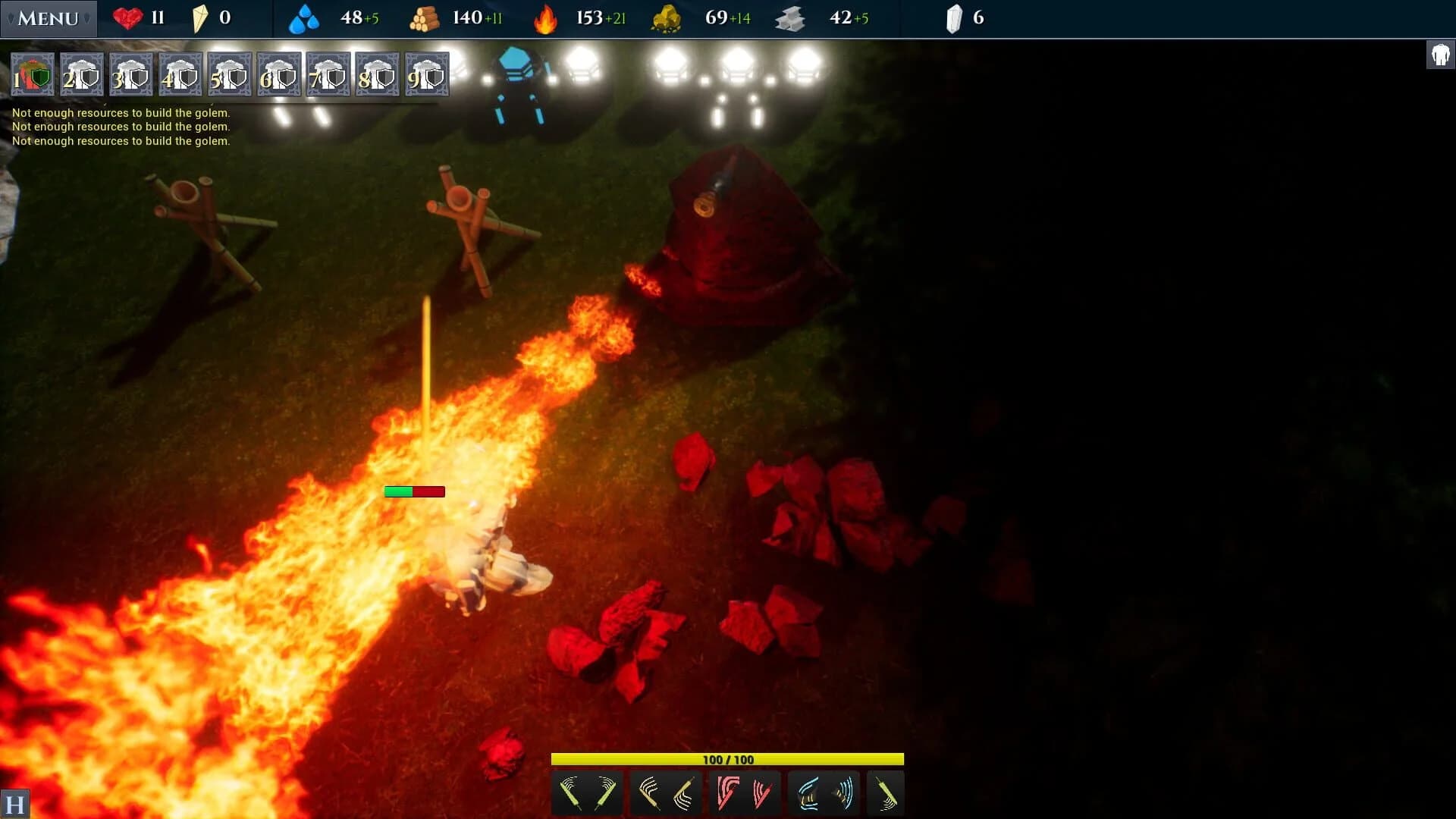Activate the red claw strike ability
Image resolution: width=1456 pixels, height=819 pixels.
pyautogui.click(x=745, y=793)
